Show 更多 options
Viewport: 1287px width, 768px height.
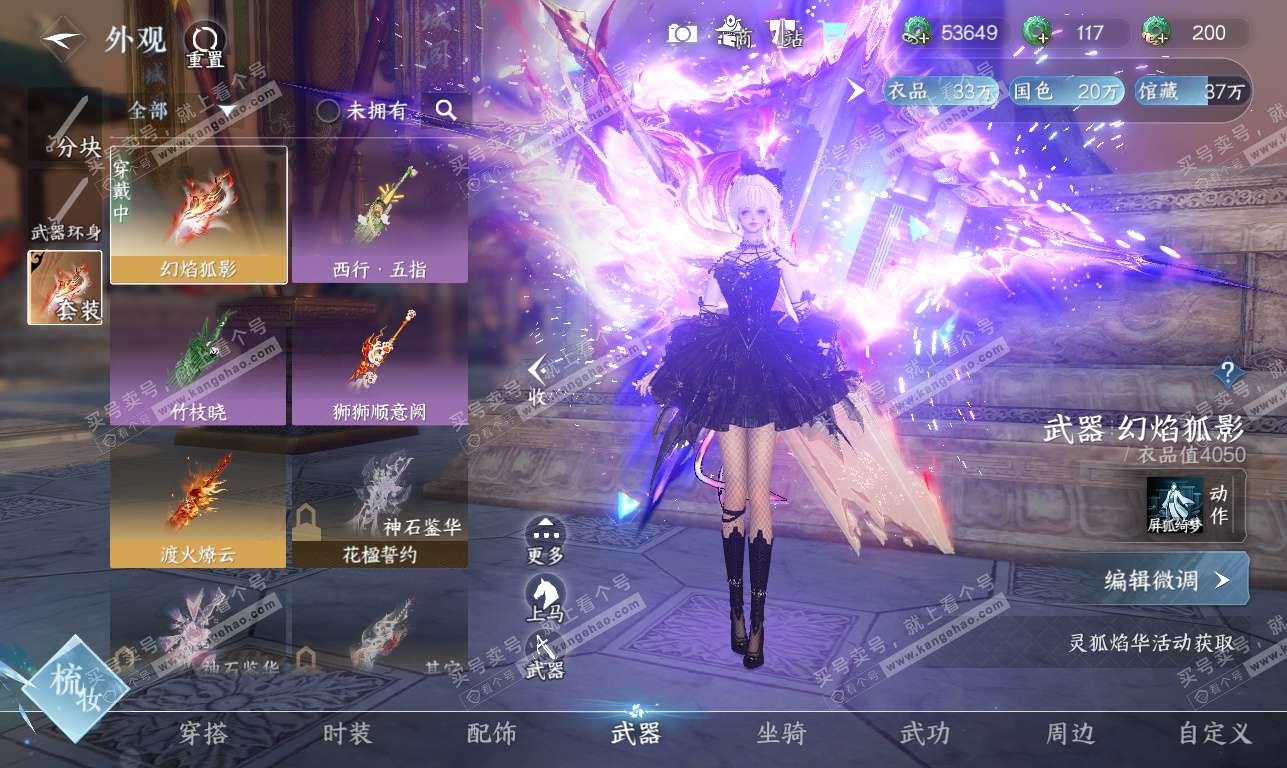[x=545, y=540]
